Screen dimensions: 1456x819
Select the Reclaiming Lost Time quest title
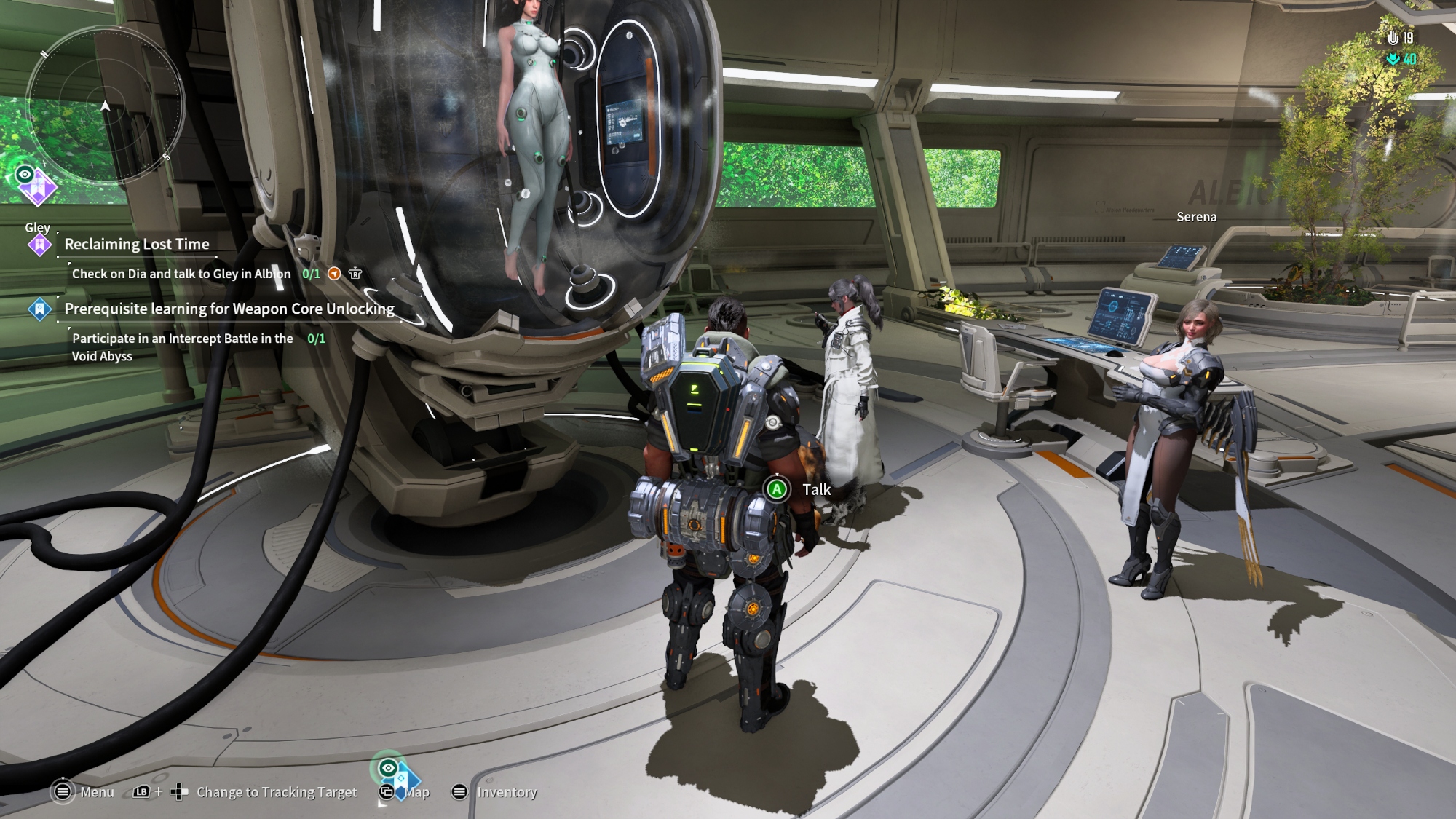tap(137, 245)
